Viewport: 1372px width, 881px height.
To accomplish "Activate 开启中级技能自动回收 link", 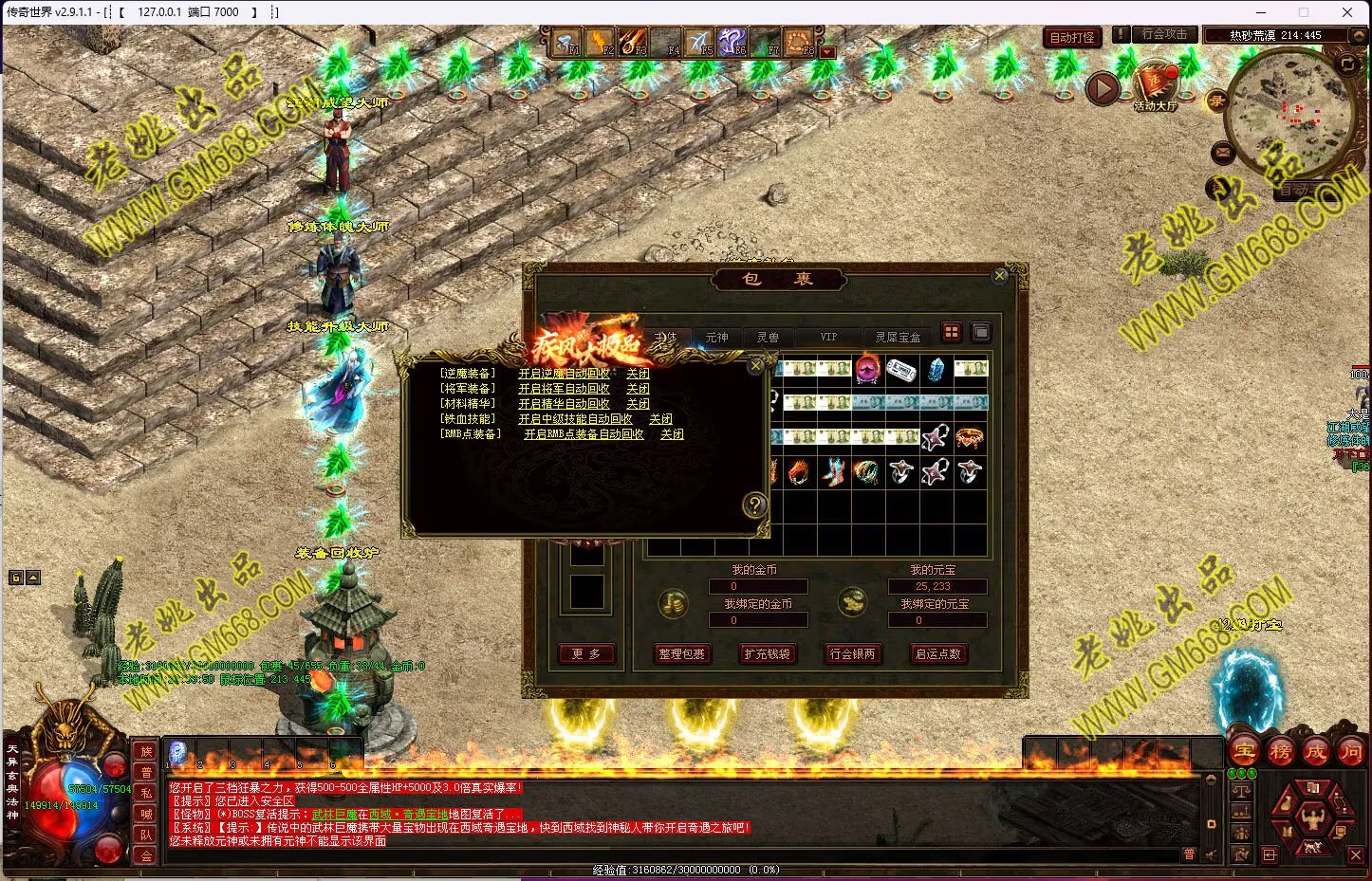I will click(575, 419).
